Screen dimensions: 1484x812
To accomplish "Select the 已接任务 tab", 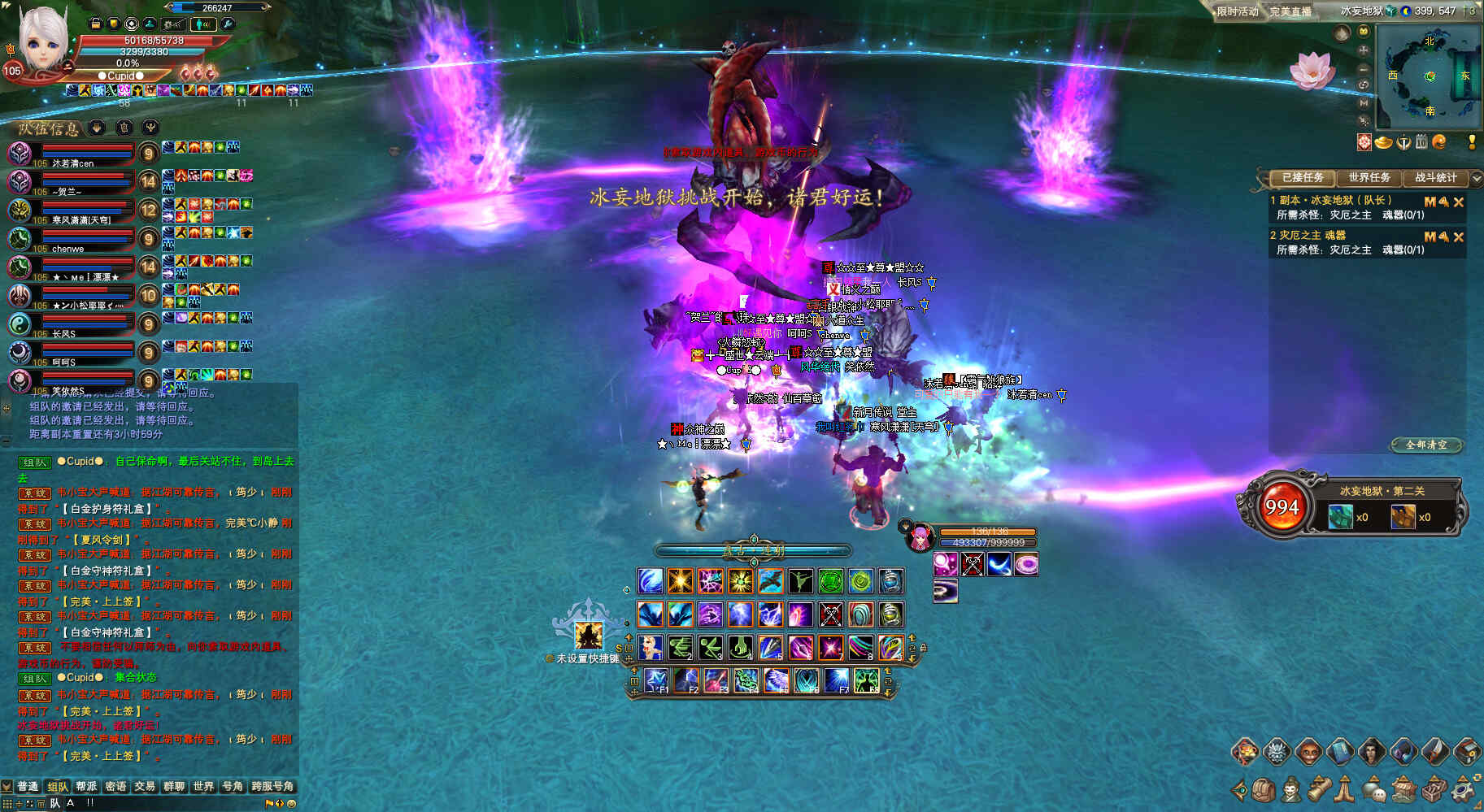I will (1302, 177).
